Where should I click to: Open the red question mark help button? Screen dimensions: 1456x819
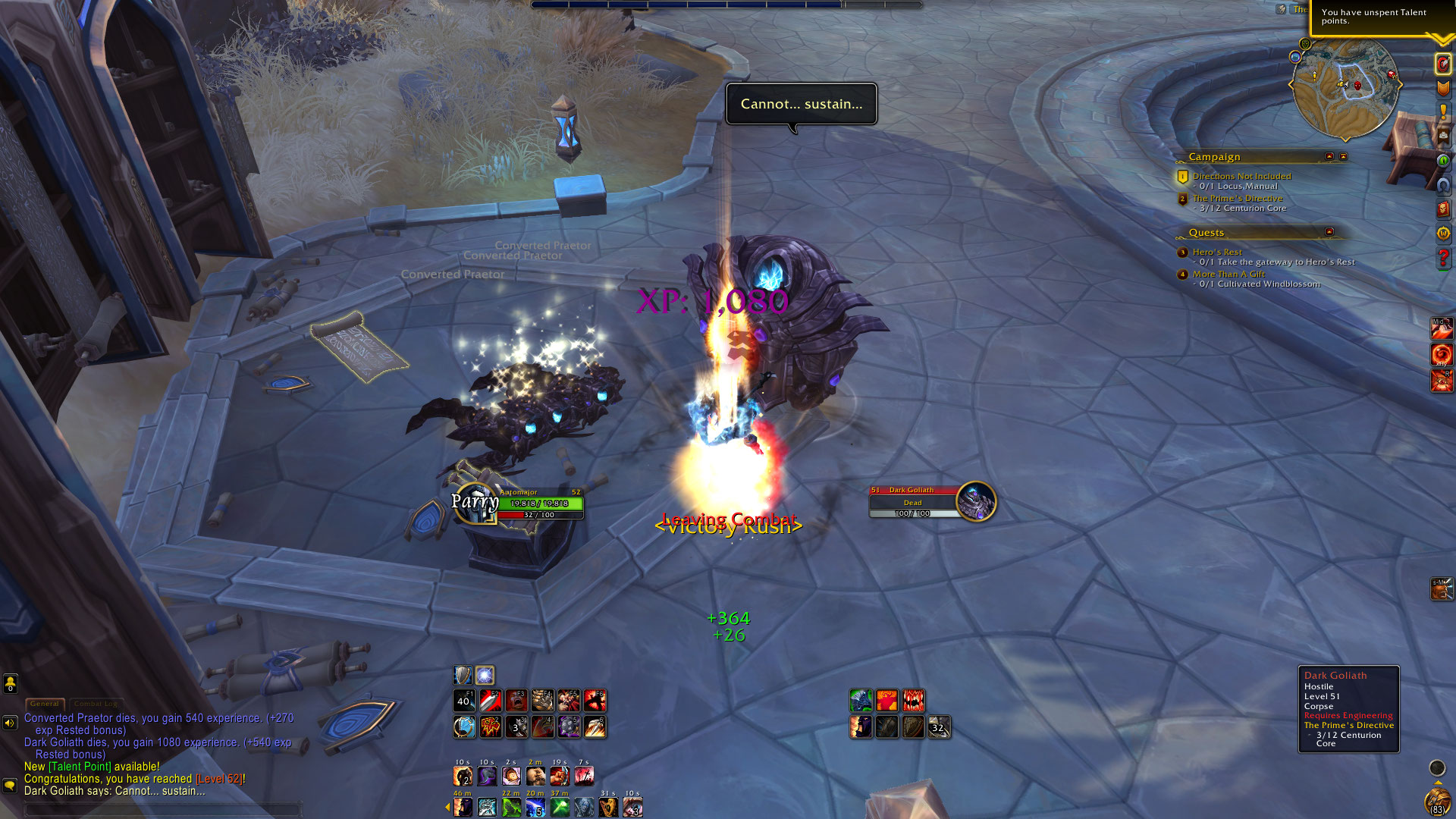click(1443, 259)
